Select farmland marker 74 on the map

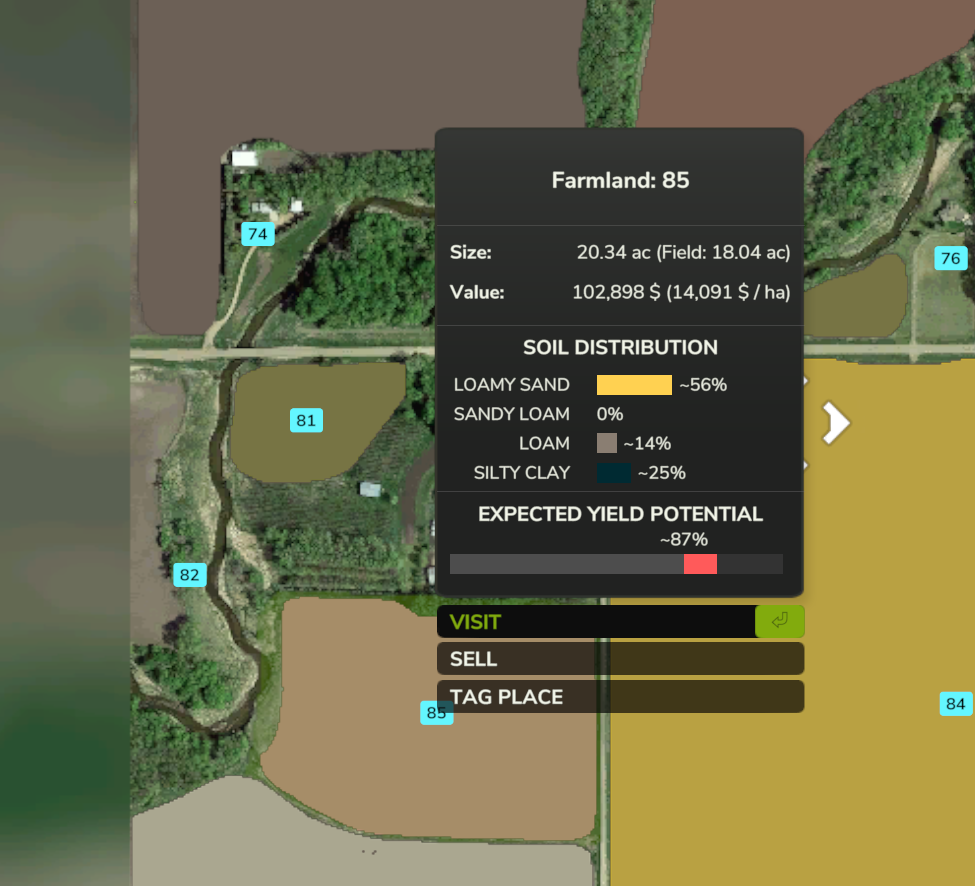[x=258, y=234]
